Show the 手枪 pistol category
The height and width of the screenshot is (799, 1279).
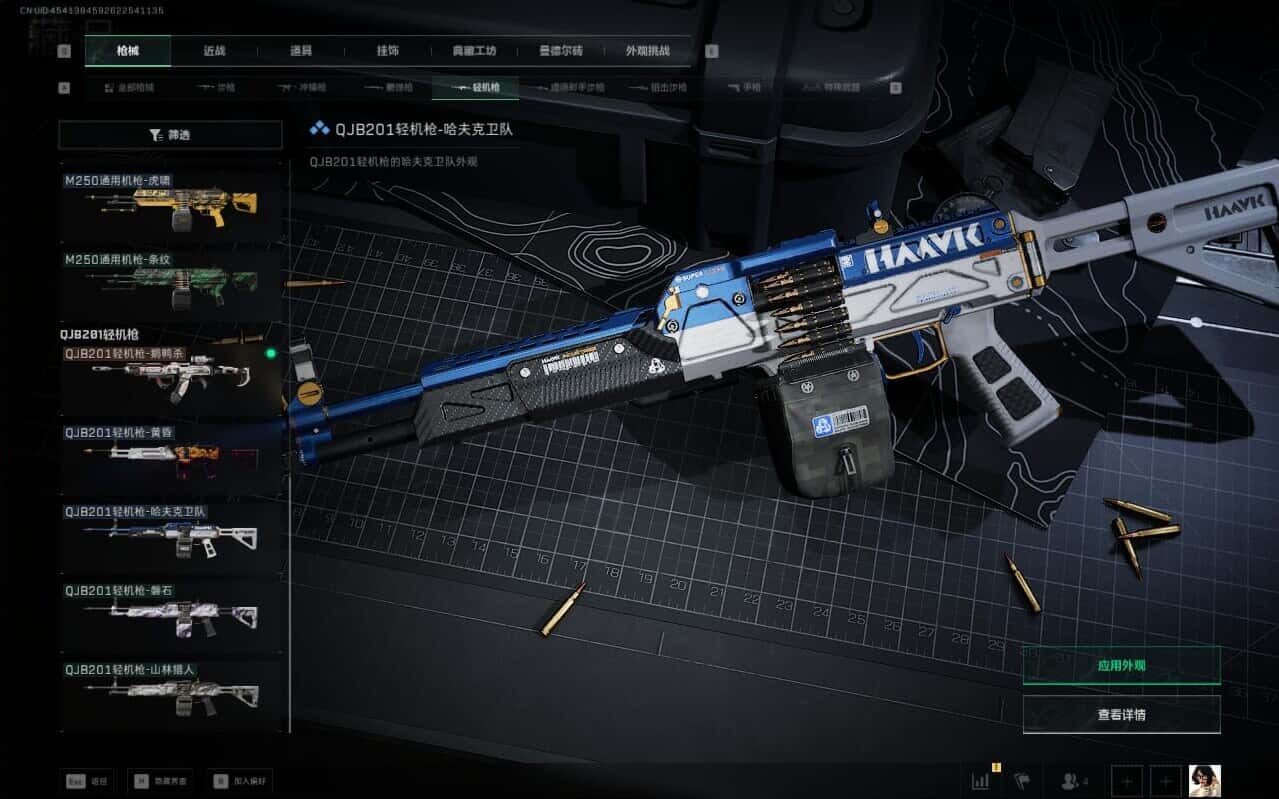(745, 88)
